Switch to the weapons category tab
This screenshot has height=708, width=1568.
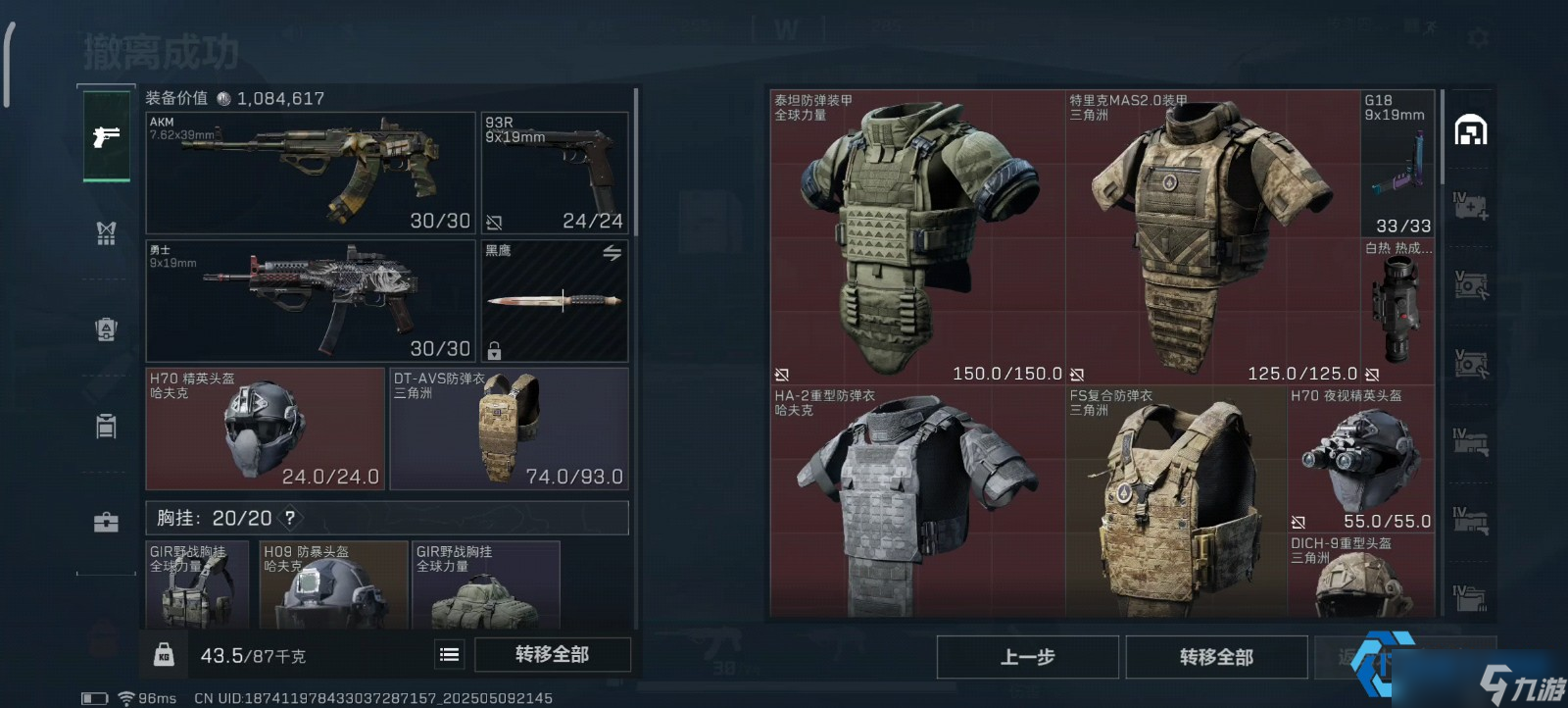click(106, 136)
